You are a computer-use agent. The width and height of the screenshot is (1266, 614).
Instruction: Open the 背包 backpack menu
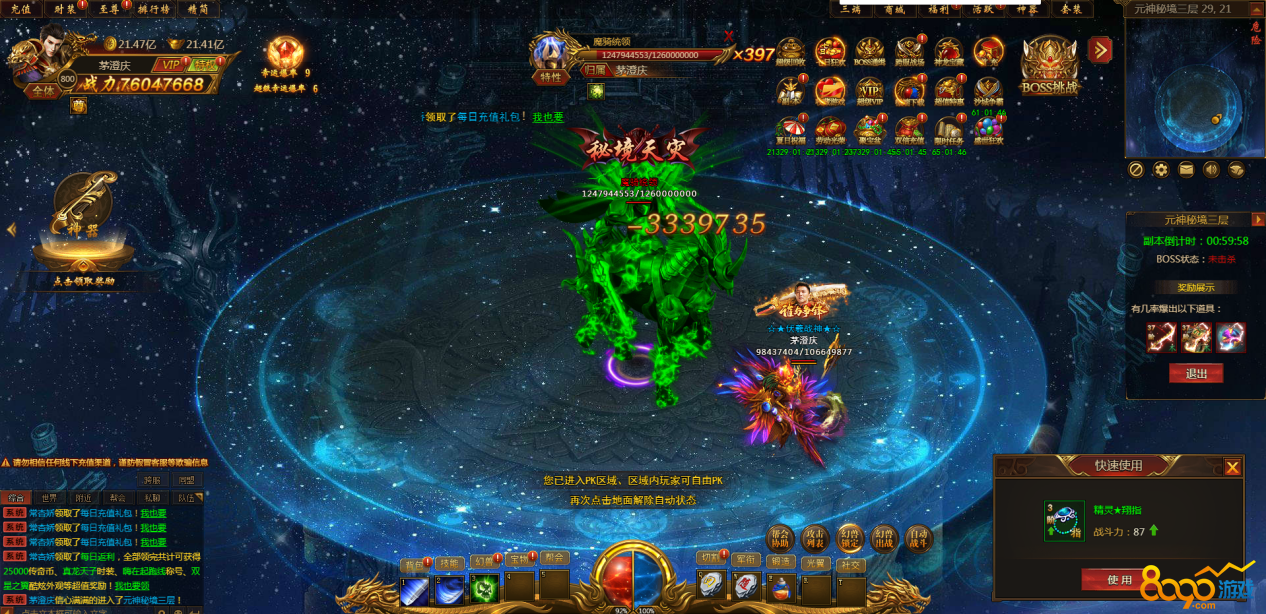[x=415, y=562]
